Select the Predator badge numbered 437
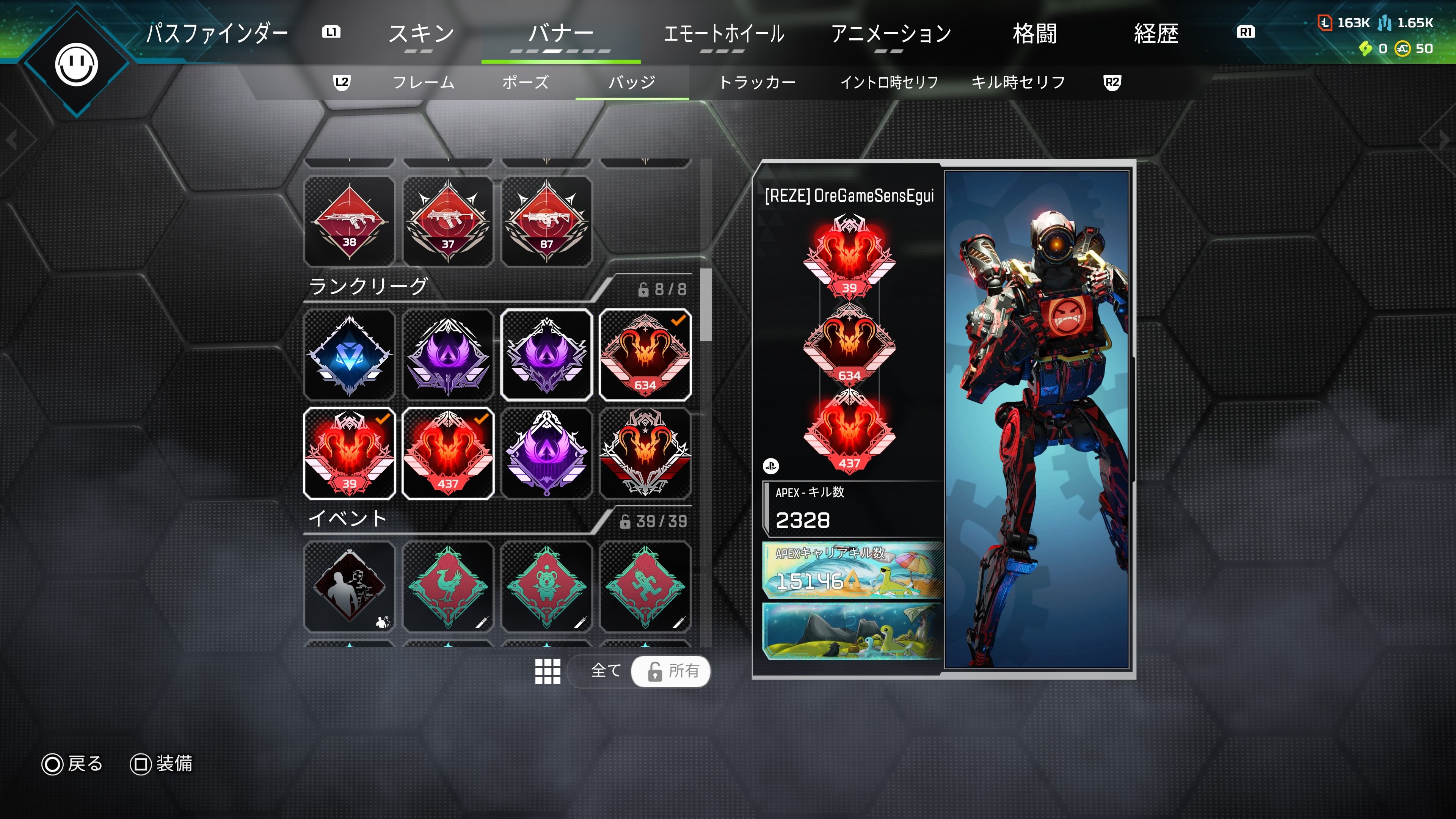This screenshot has height=819, width=1456. point(448,453)
